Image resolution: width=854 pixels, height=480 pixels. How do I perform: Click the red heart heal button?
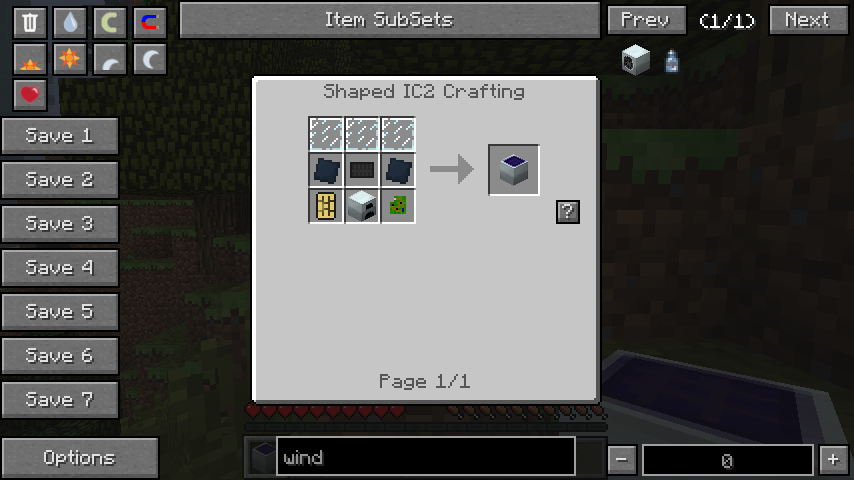pos(30,95)
